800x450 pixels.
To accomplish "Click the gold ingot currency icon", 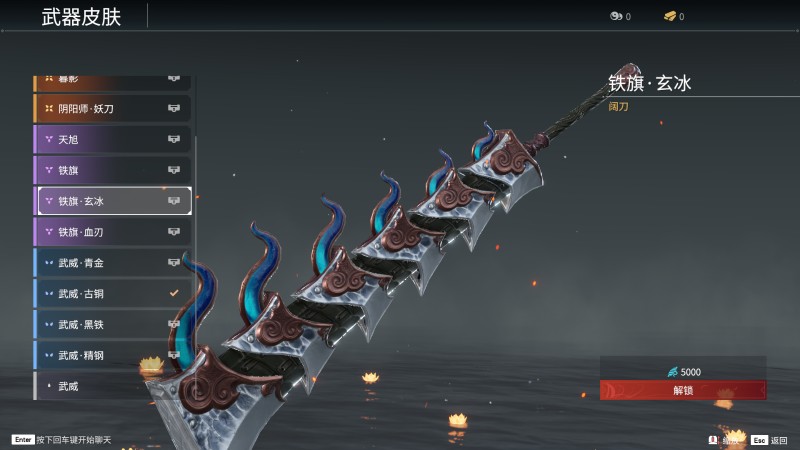I will pyautogui.click(x=670, y=16).
